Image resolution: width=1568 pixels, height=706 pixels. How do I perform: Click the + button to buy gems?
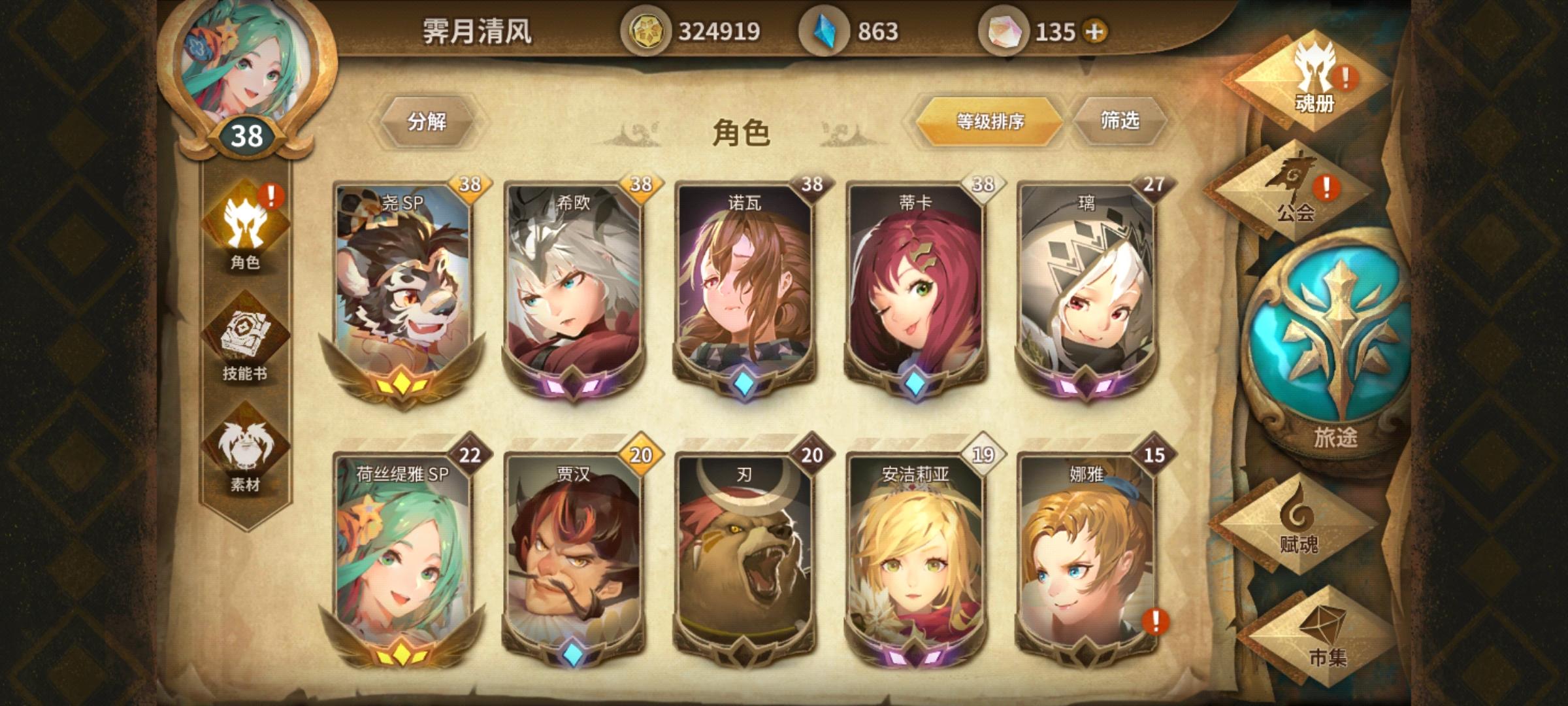(x=1095, y=29)
